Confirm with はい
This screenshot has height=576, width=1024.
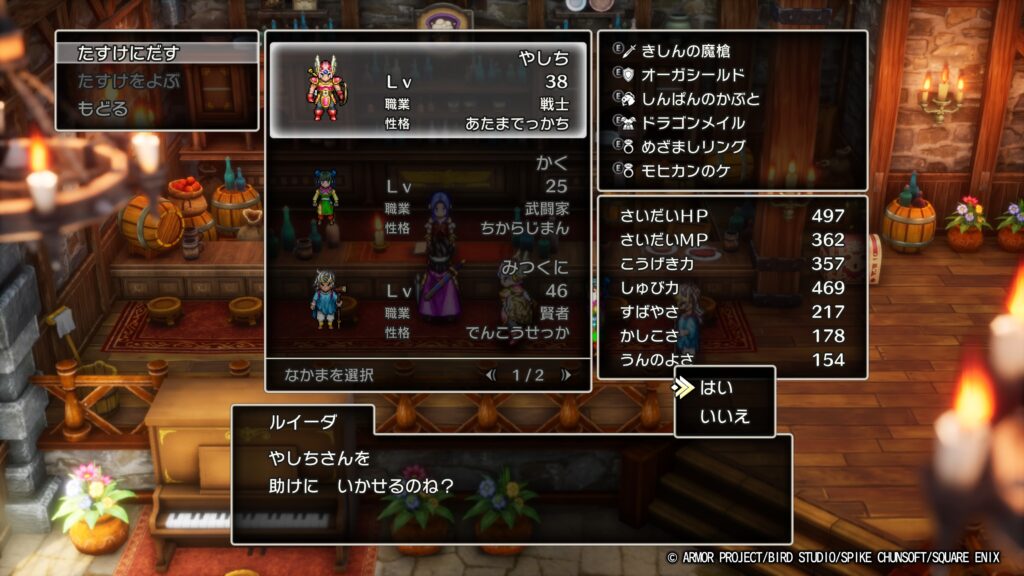coord(715,389)
